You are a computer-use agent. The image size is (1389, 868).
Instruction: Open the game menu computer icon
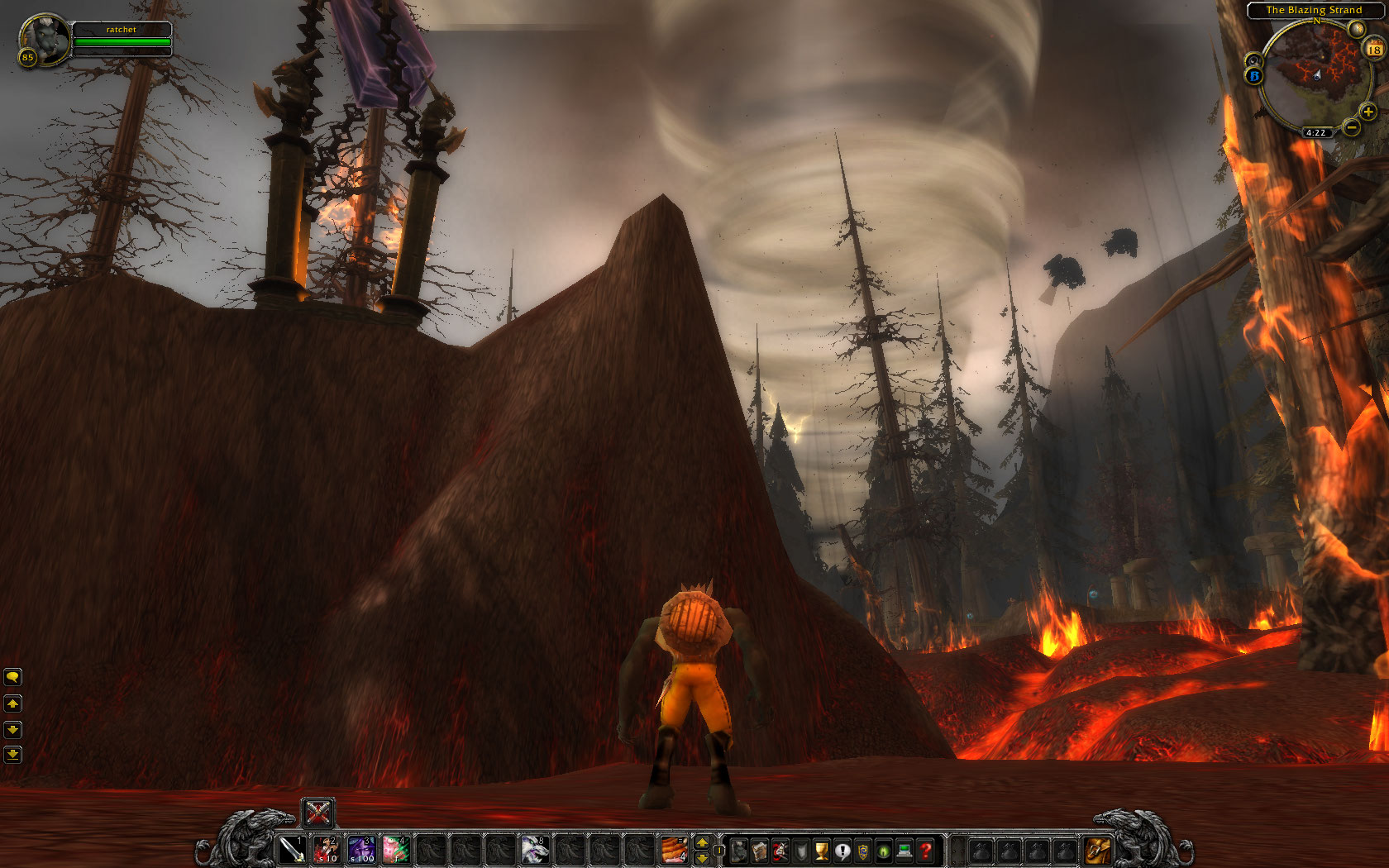tap(905, 850)
